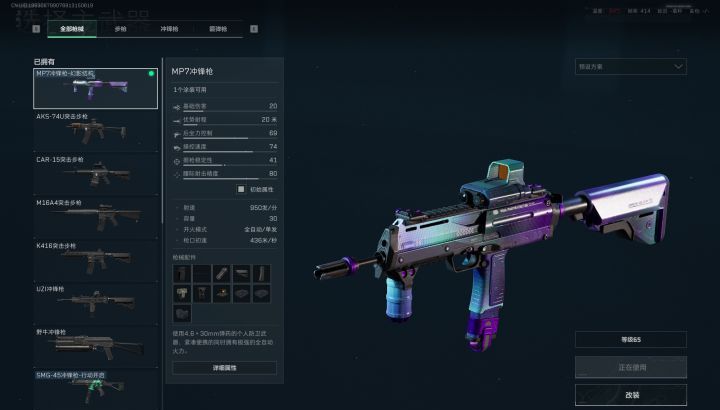The height and width of the screenshot is (410, 720).
Task: Show the 冲锋枪 category tab
Action: (x=170, y=29)
